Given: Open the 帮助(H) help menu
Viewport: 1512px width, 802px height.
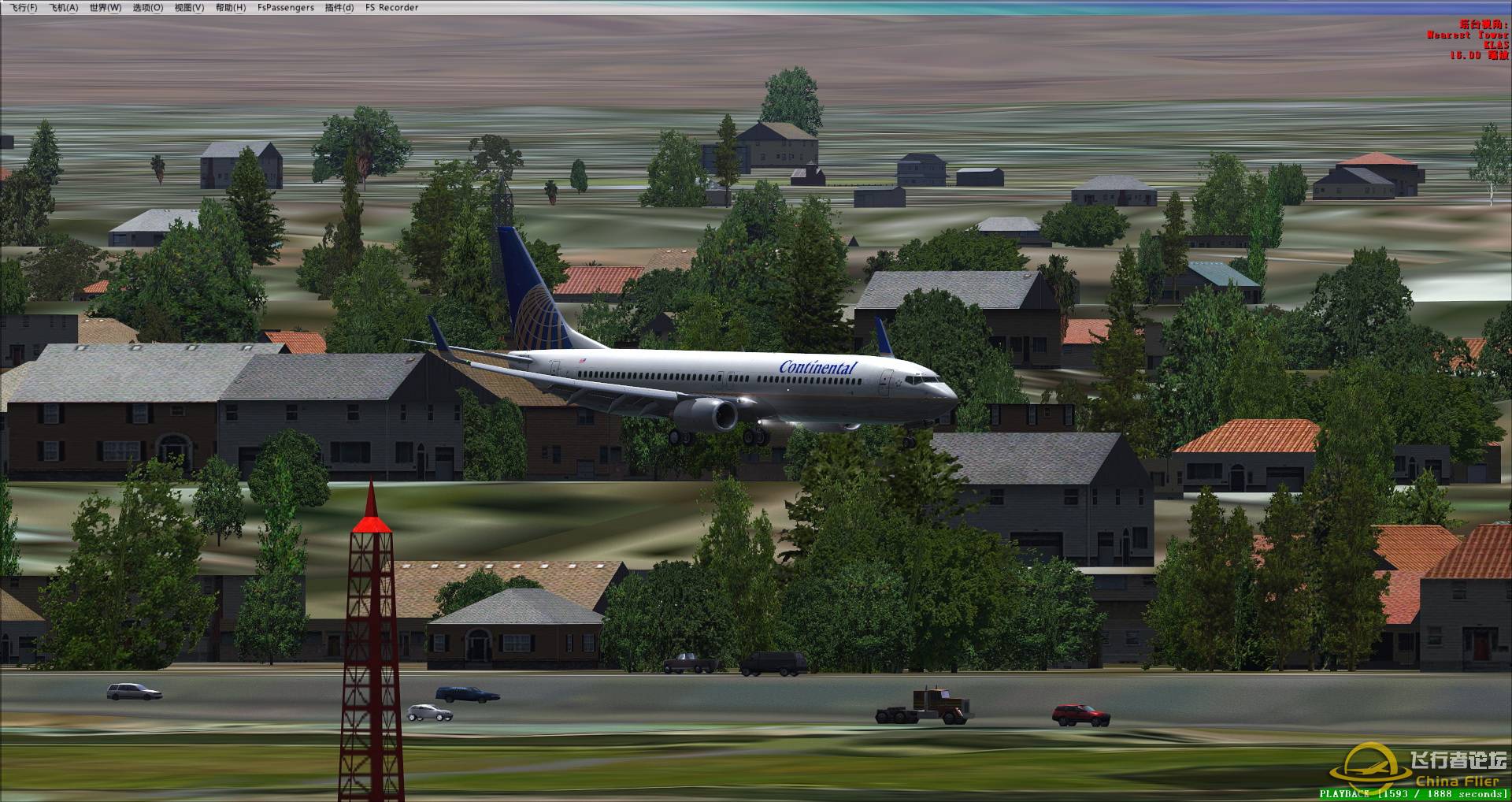Looking at the screenshot, I should 231,8.
